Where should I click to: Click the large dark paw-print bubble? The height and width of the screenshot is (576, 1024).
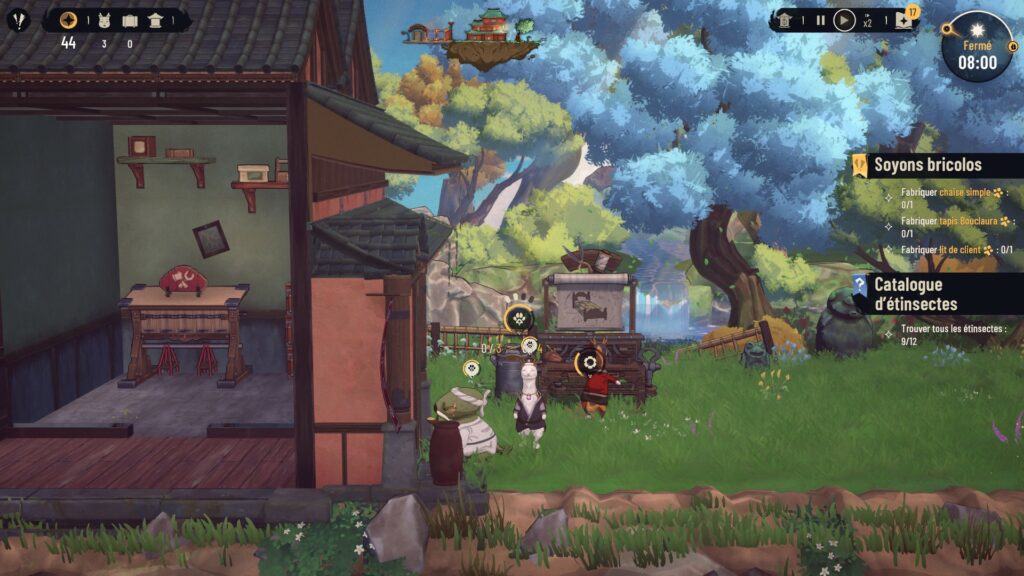pyautogui.click(x=518, y=319)
